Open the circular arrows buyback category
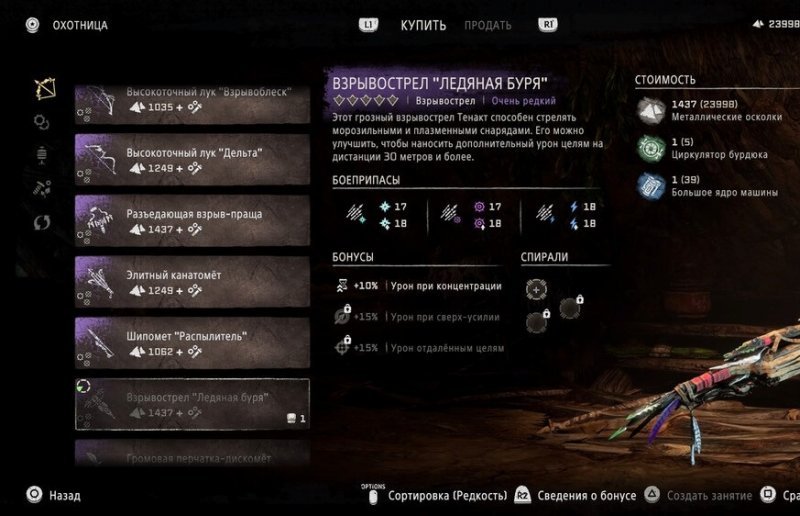This screenshot has width=800, height=516. tap(43, 222)
